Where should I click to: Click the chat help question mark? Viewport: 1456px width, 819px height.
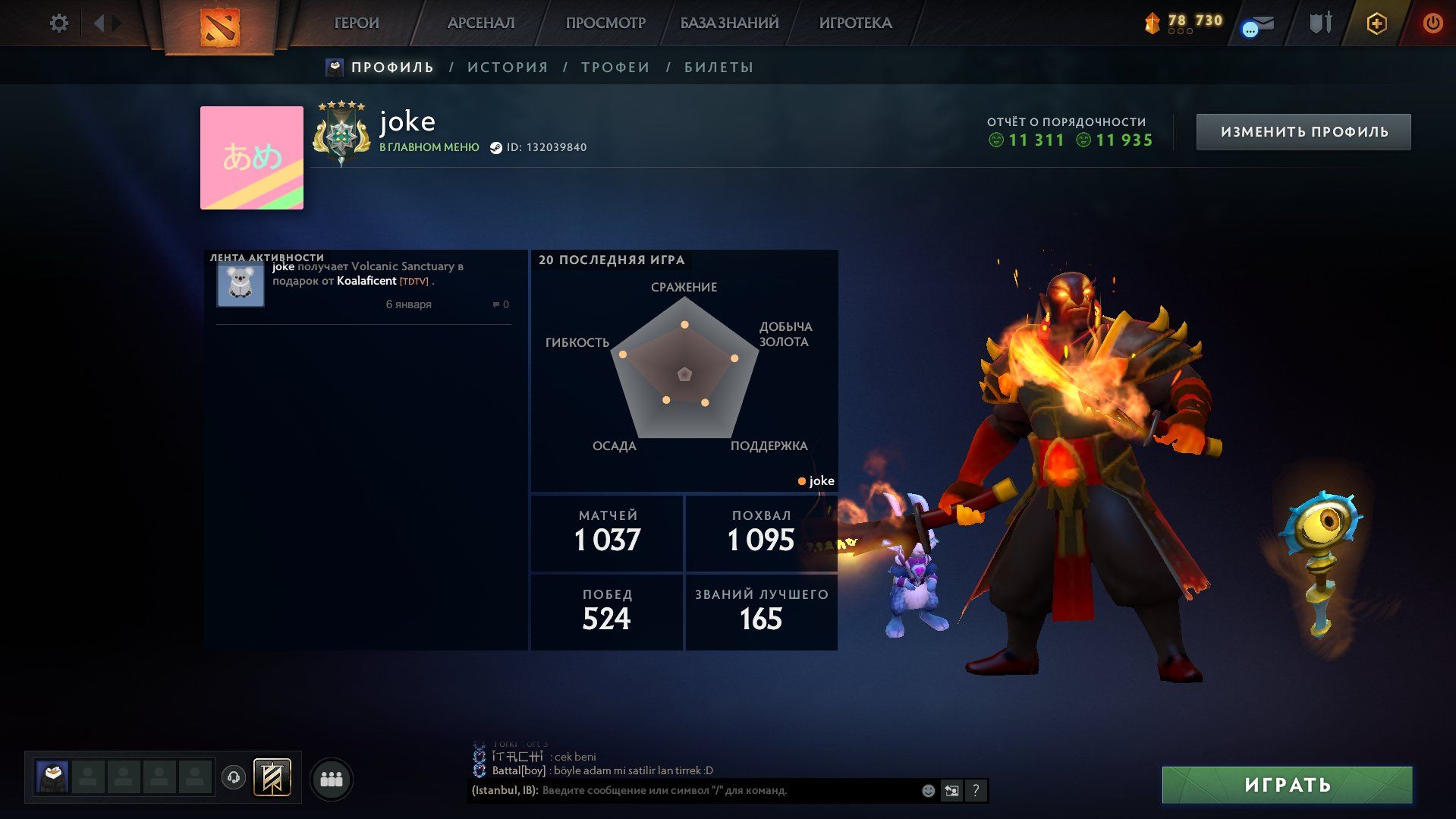[x=976, y=791]
